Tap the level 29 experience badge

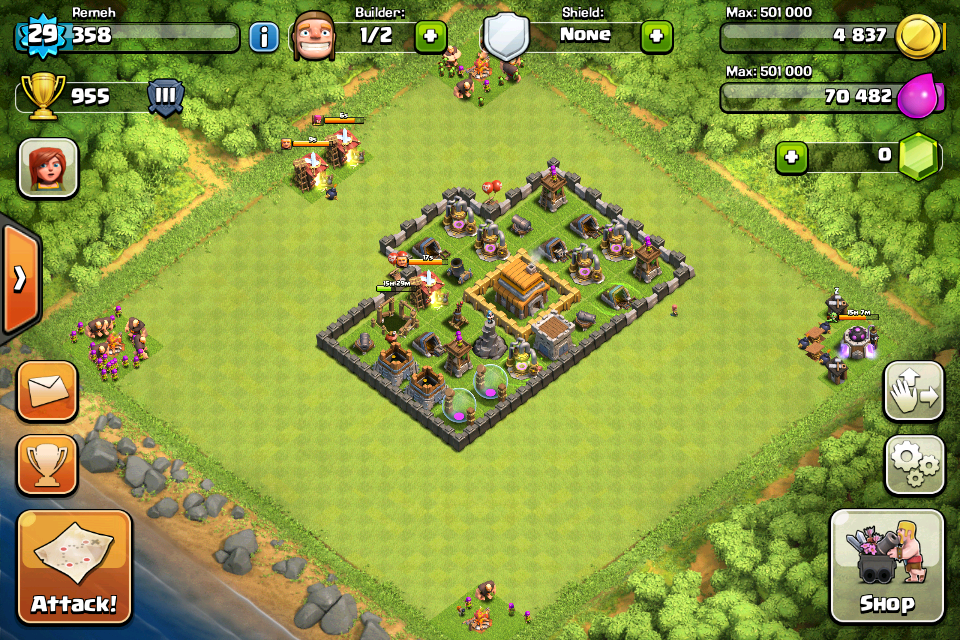(40, 36)
